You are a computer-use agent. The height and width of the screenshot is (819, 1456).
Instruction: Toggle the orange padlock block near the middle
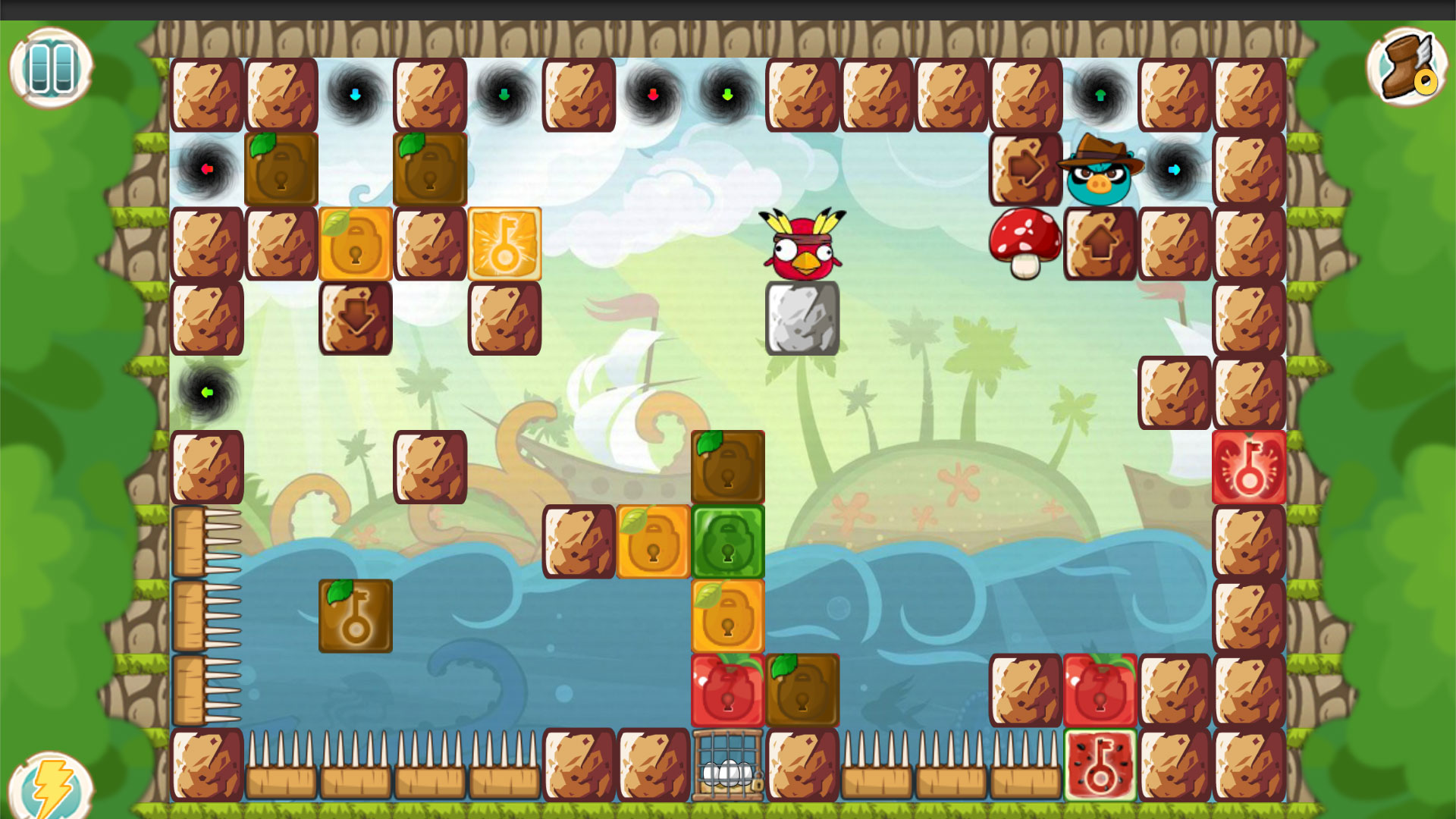pos(654,541)
